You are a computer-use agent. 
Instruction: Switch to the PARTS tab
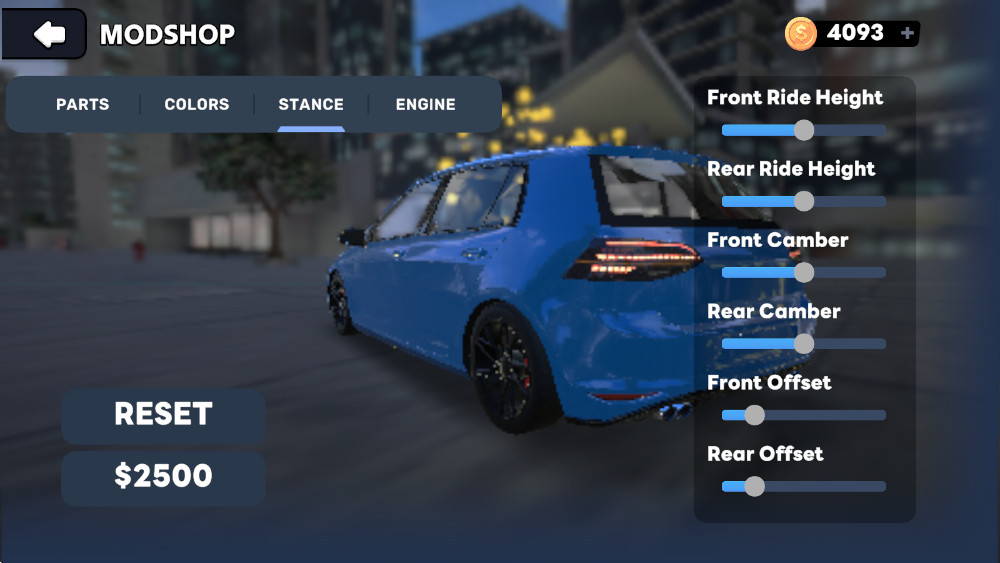tap(83, 104)
